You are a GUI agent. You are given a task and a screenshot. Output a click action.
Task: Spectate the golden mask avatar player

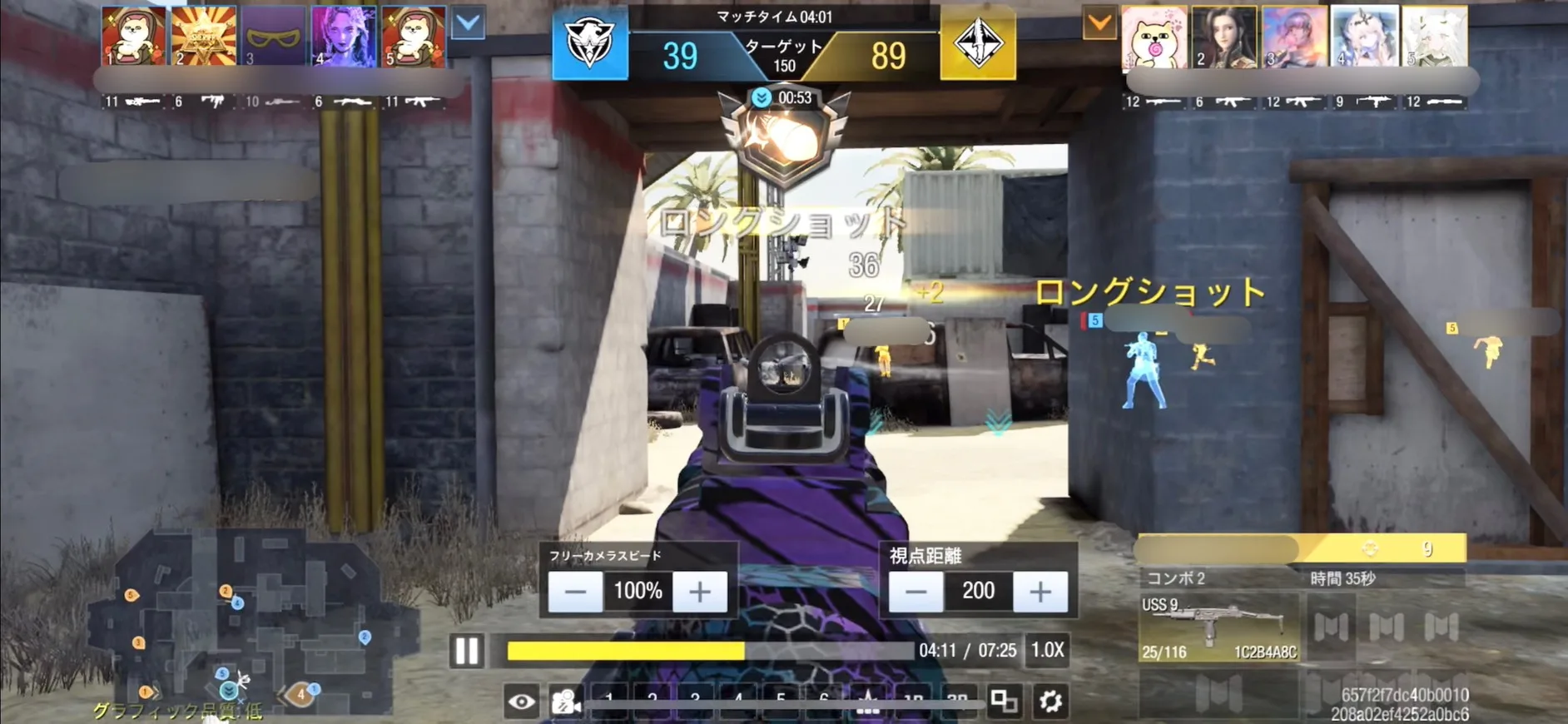274,37
